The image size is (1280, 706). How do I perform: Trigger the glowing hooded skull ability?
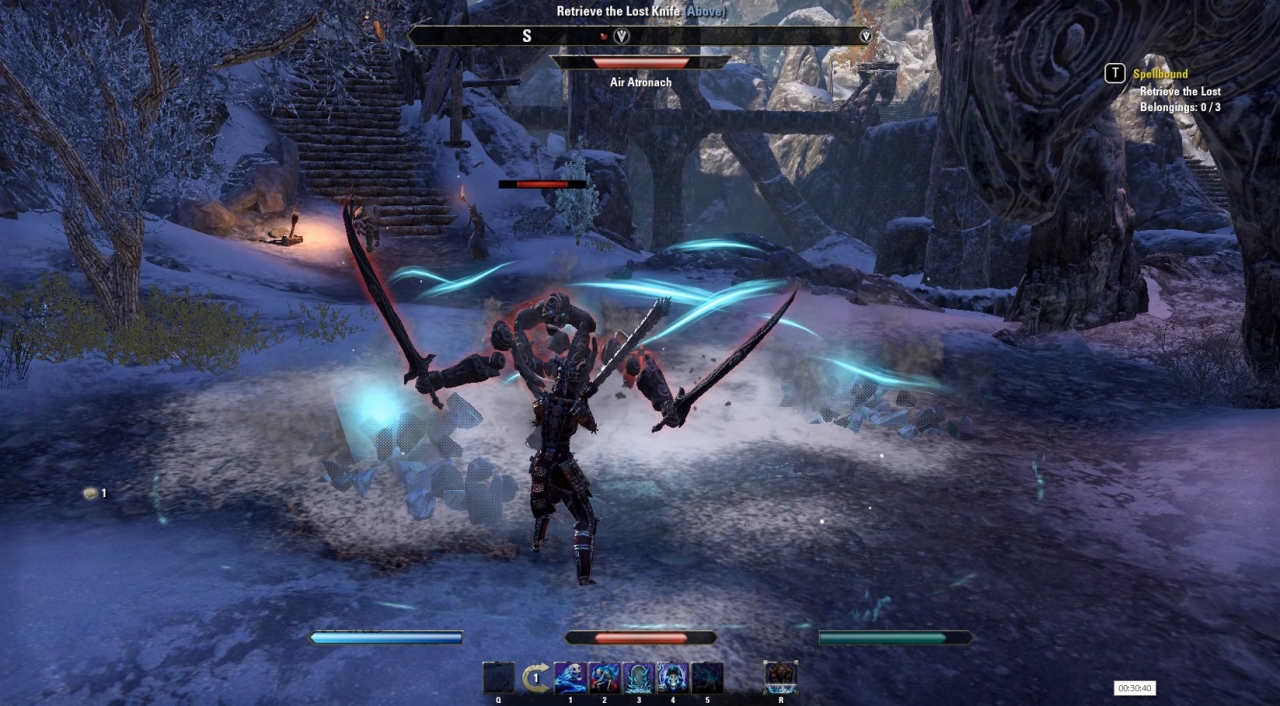pyautogui.click(x=672, y=677)
